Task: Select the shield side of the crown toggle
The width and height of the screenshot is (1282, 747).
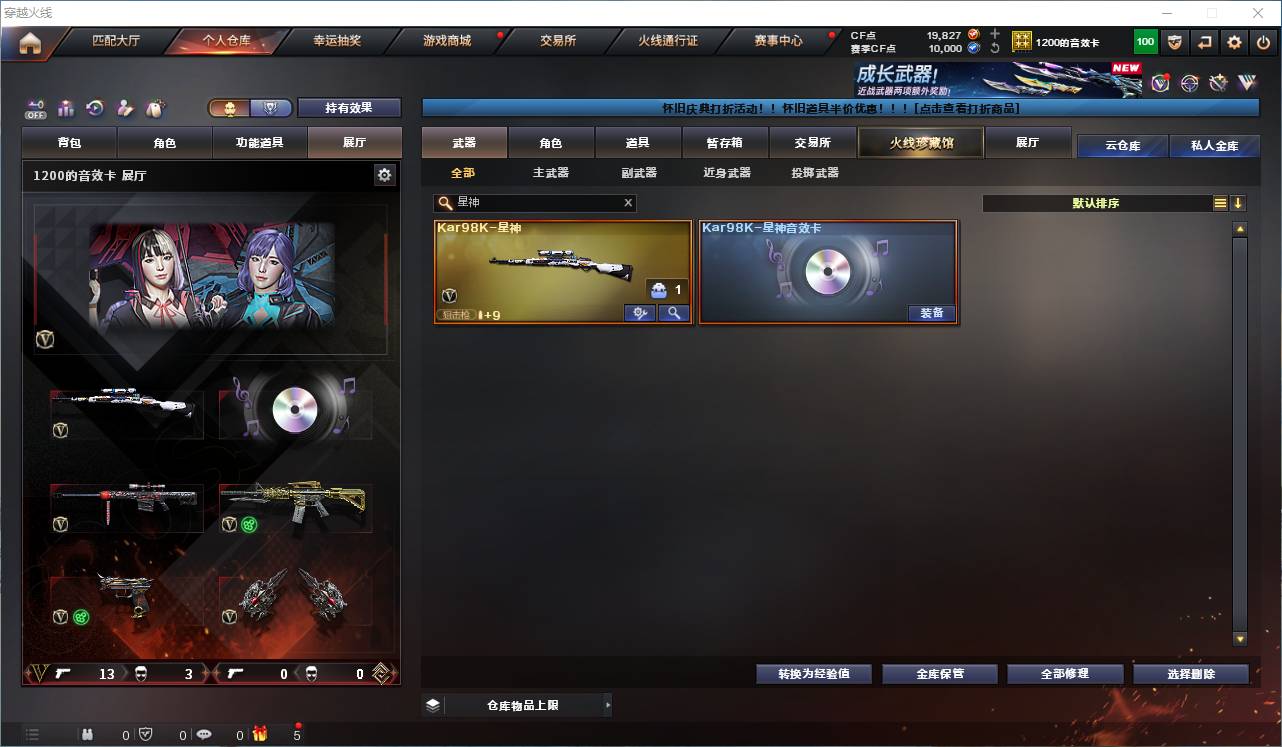Action: 268,107
